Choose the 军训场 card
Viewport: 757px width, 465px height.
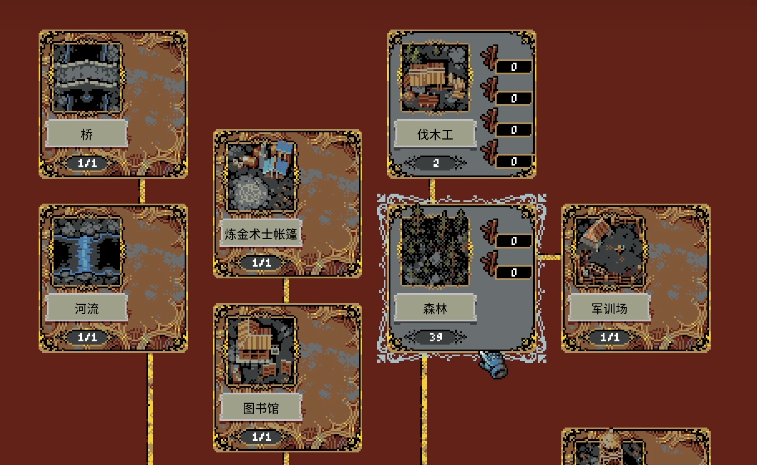[635, 278]
